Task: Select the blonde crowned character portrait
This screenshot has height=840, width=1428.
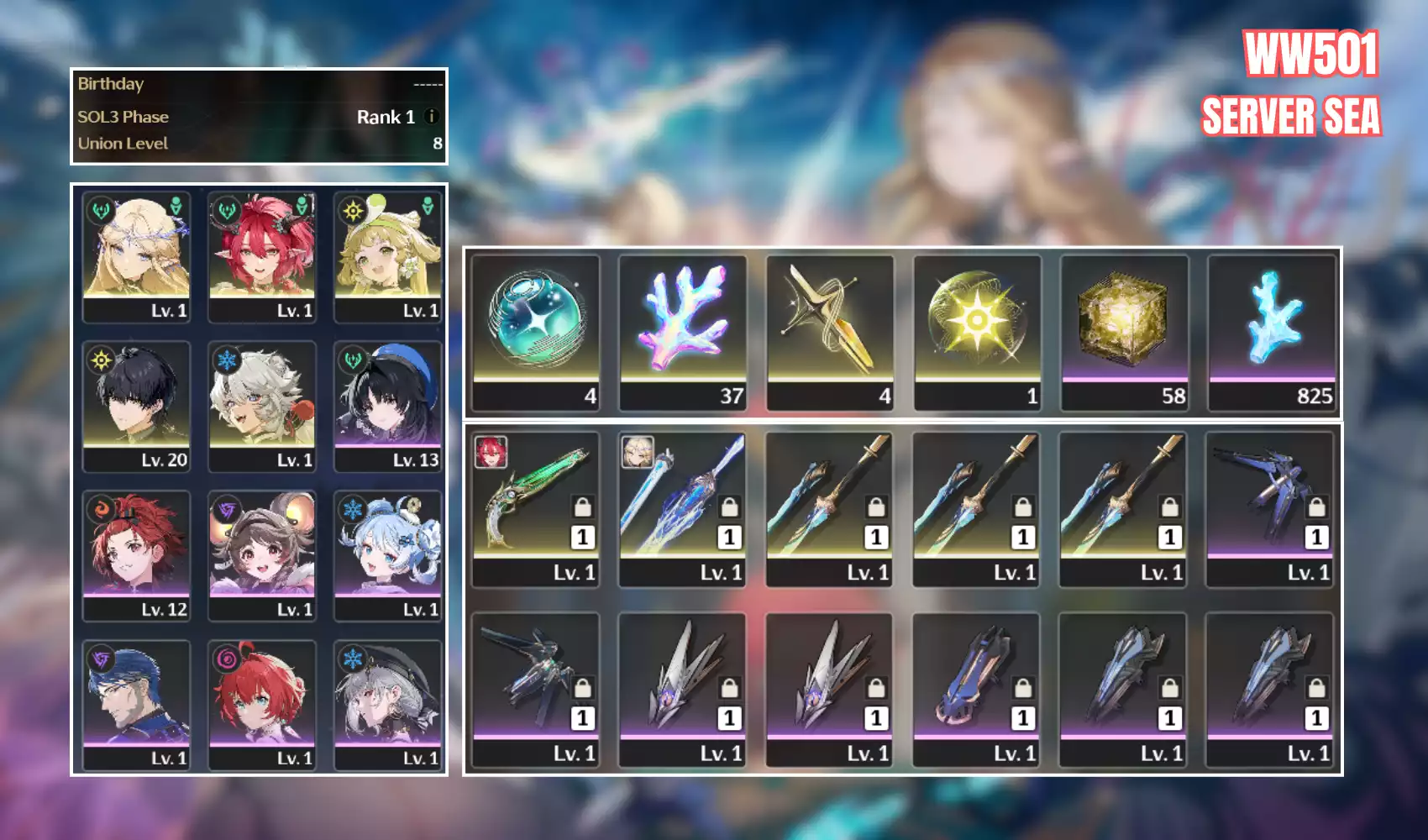Action: coord(136,255)
